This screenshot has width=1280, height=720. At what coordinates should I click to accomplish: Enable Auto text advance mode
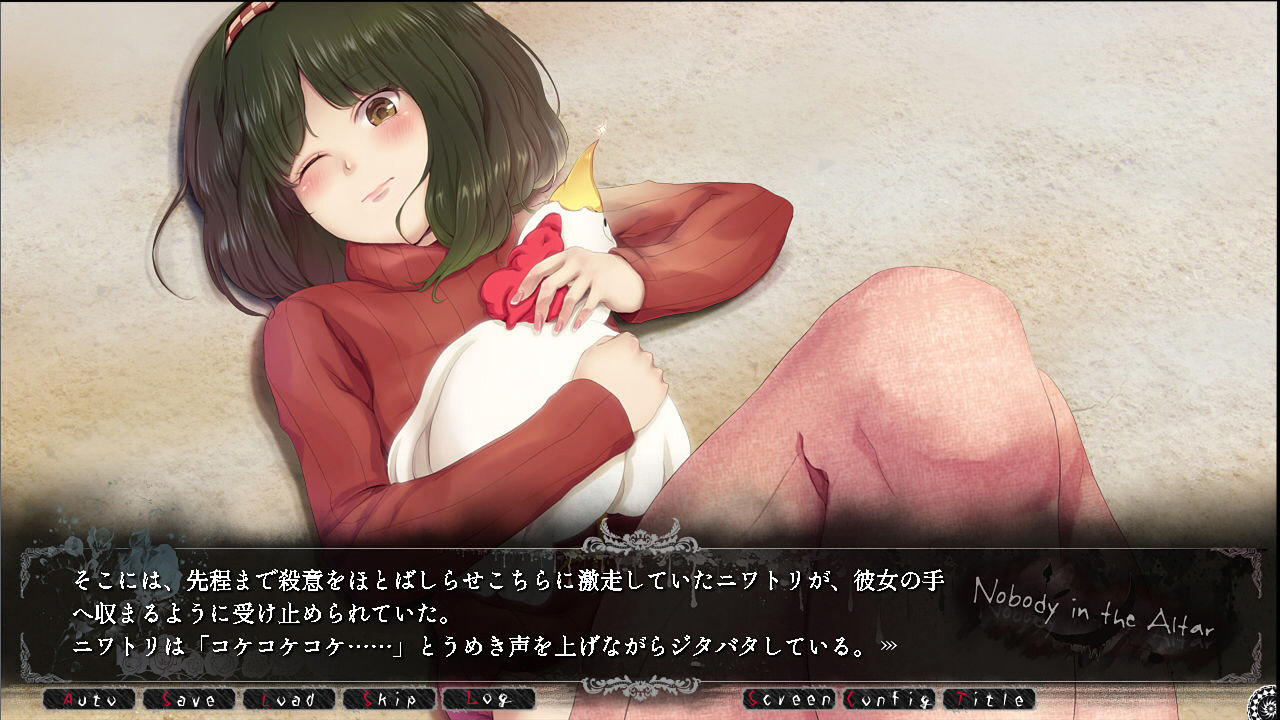[88, 699]
